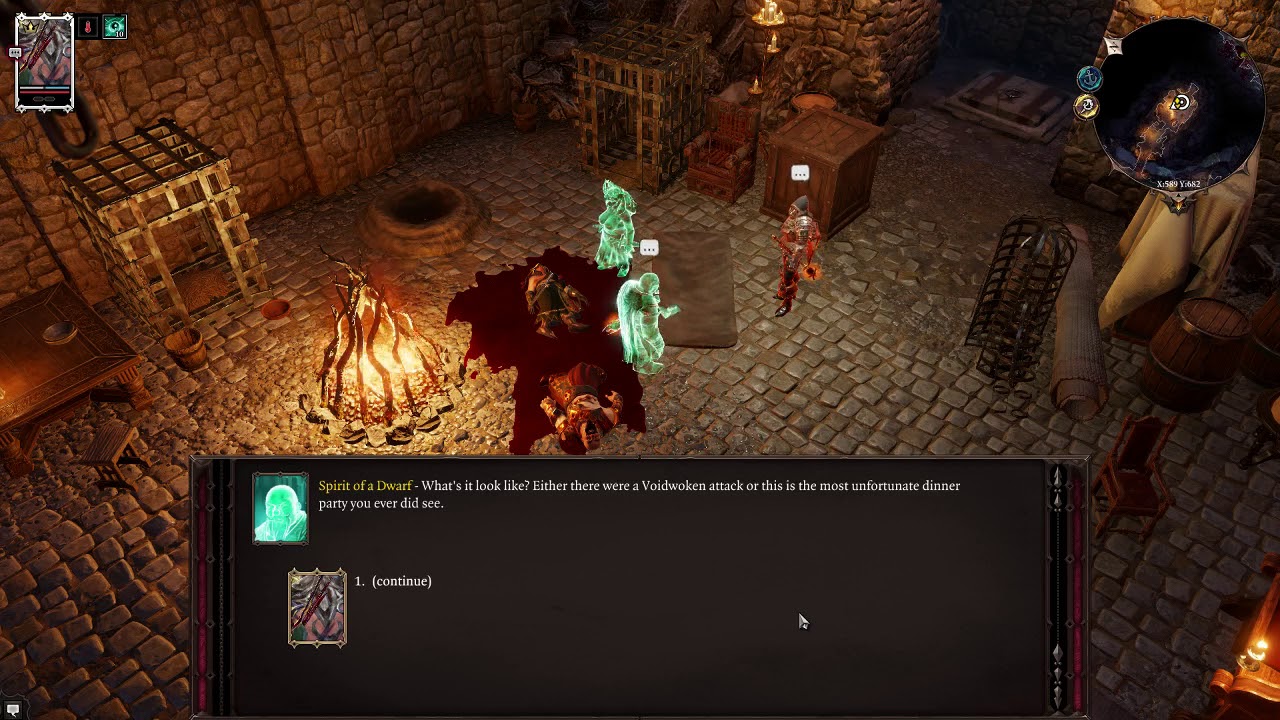
Task: Open the chat log icon in corner
Action: 13,709
